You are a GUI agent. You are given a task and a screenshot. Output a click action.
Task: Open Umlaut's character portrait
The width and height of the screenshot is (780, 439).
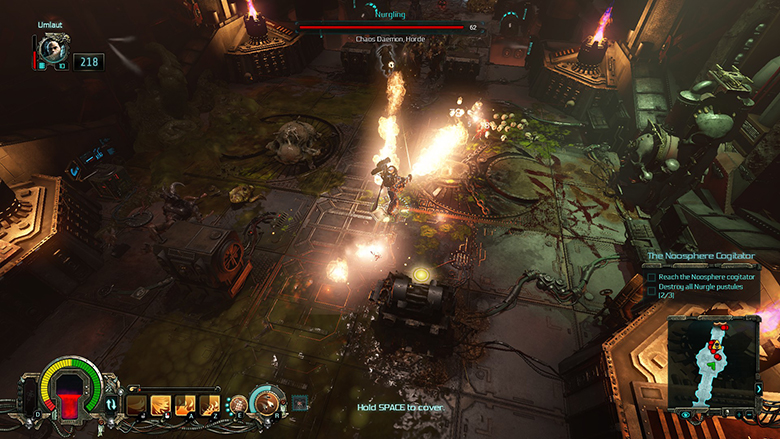coord(50,48)
